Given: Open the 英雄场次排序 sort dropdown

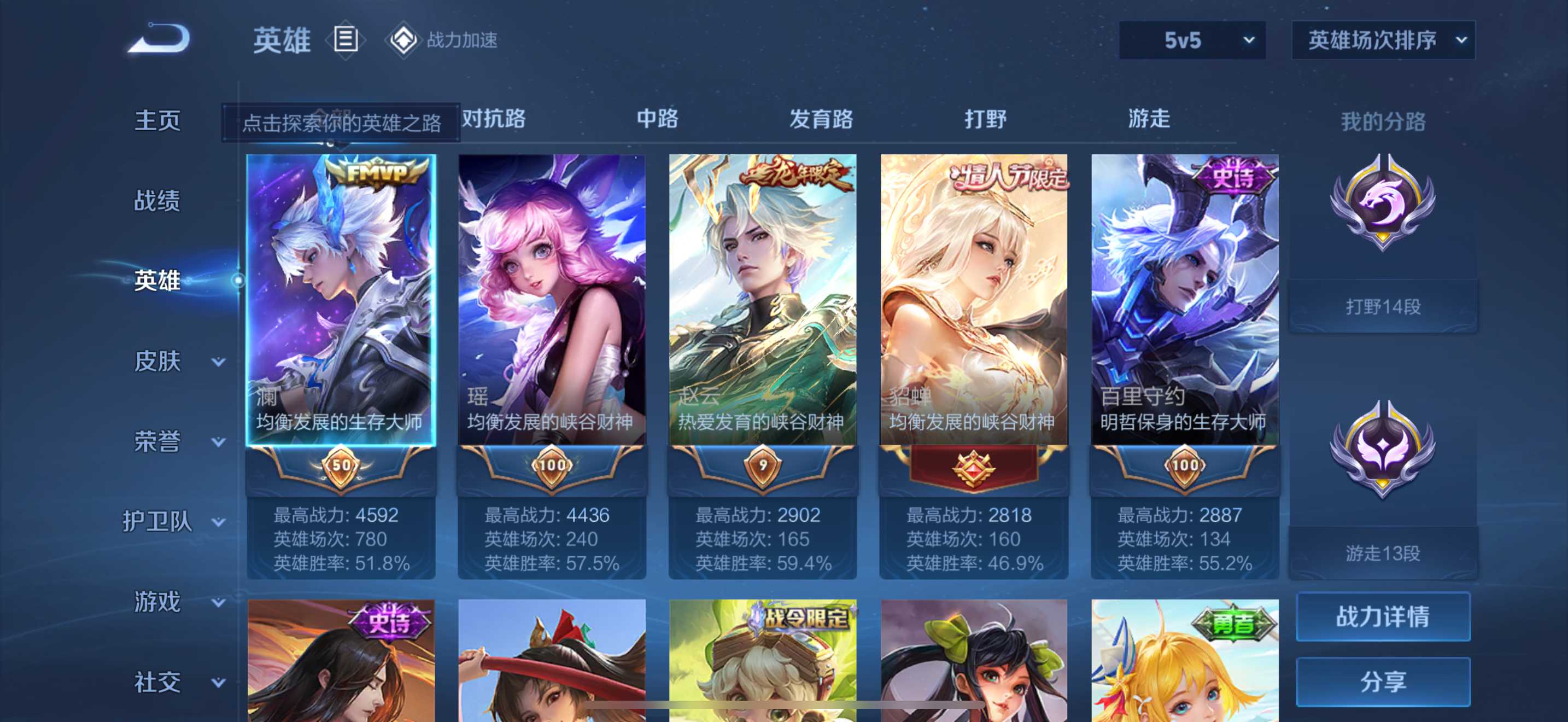Looking at the screenshot, I should (1382, 40).
